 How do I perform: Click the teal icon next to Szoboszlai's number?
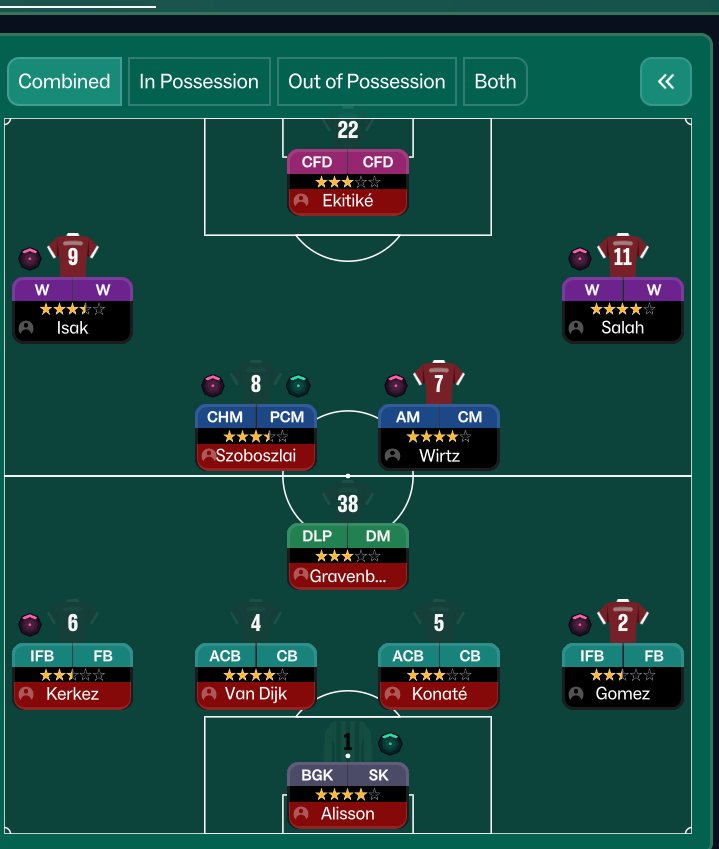tap(298, 385)
